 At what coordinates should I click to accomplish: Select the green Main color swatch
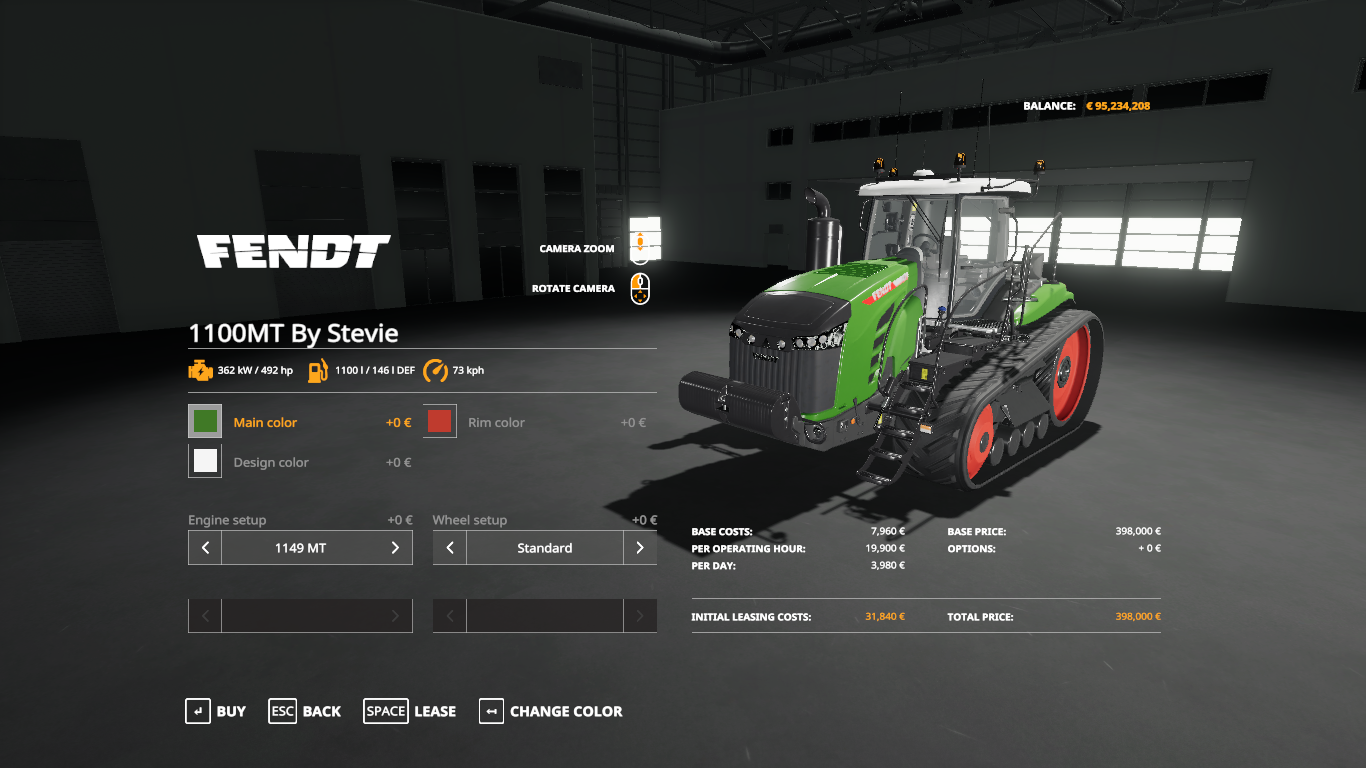coord(205,422)
